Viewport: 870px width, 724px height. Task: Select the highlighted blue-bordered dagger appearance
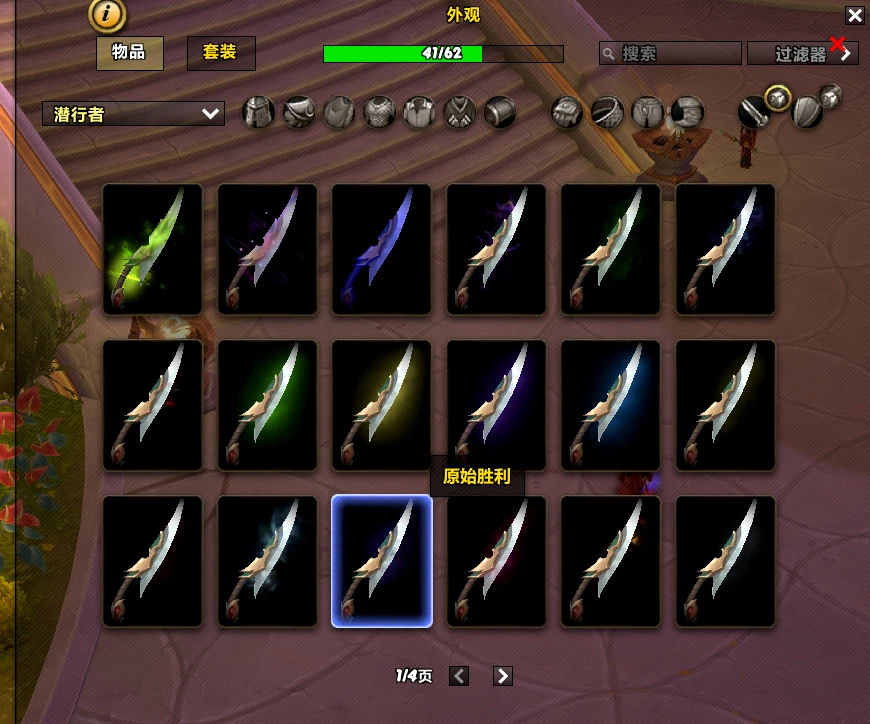coord(382,561)
